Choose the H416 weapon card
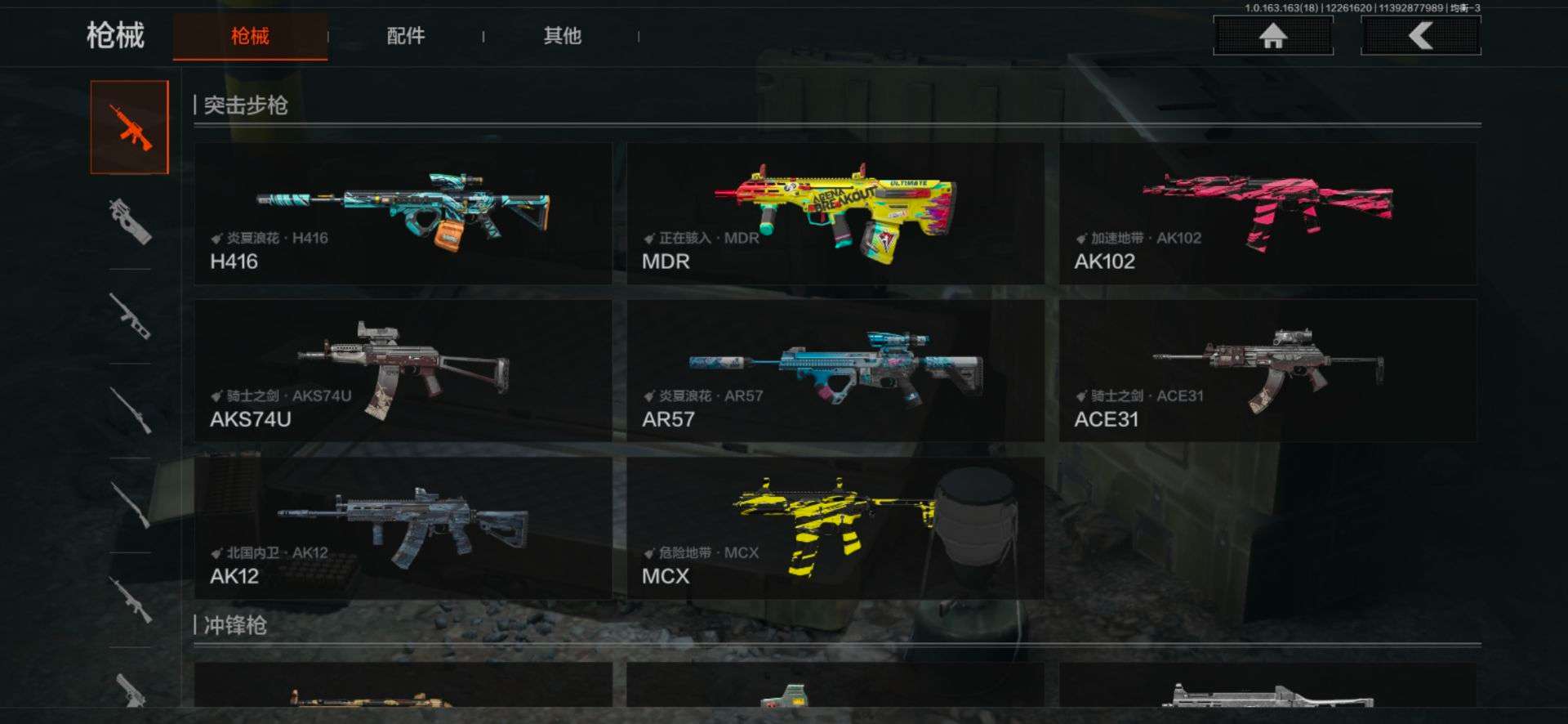 coord(403,214)
